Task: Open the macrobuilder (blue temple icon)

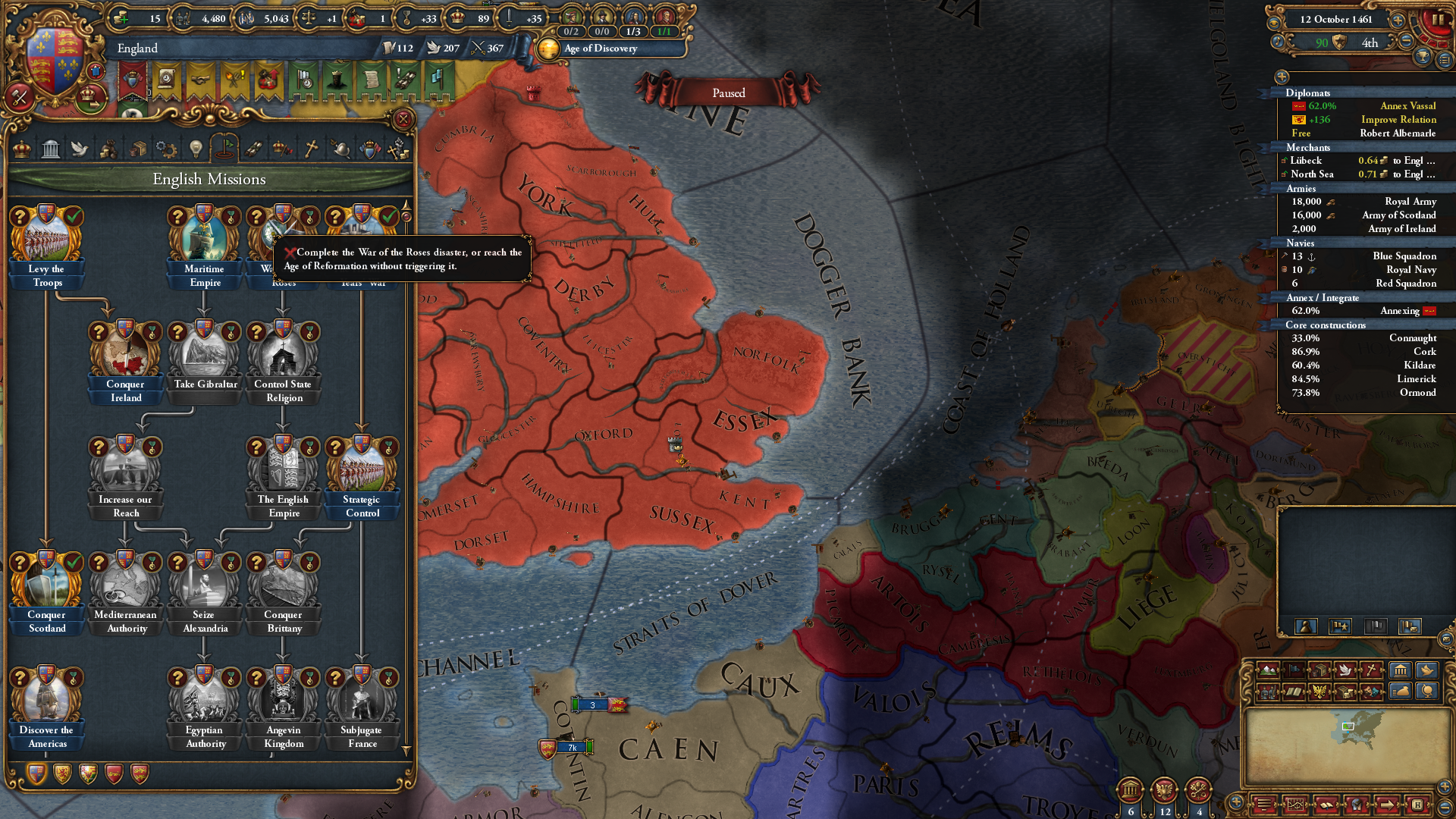Action: (1401, 670)
